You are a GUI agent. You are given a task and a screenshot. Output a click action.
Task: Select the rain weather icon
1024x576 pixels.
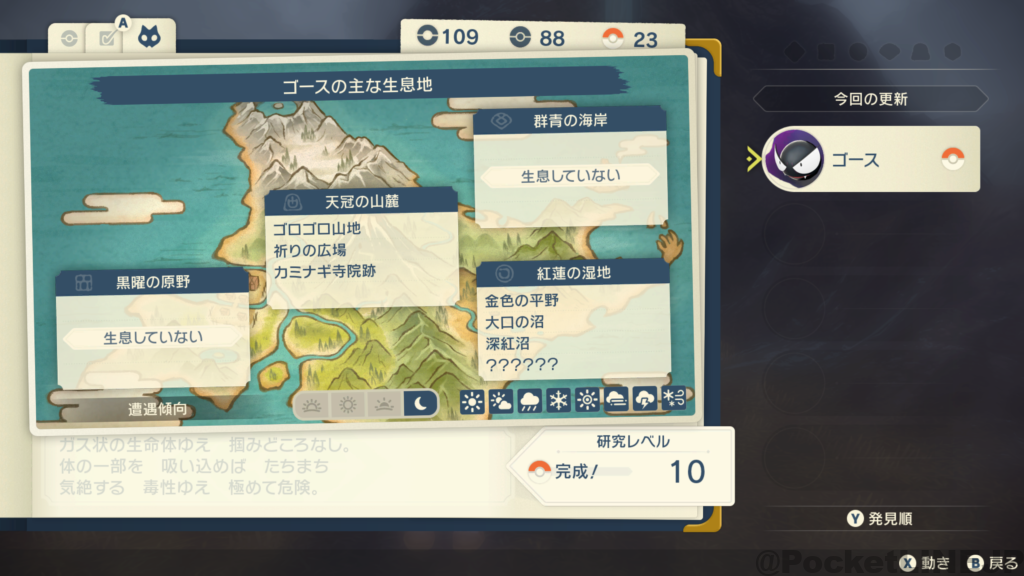530,402
